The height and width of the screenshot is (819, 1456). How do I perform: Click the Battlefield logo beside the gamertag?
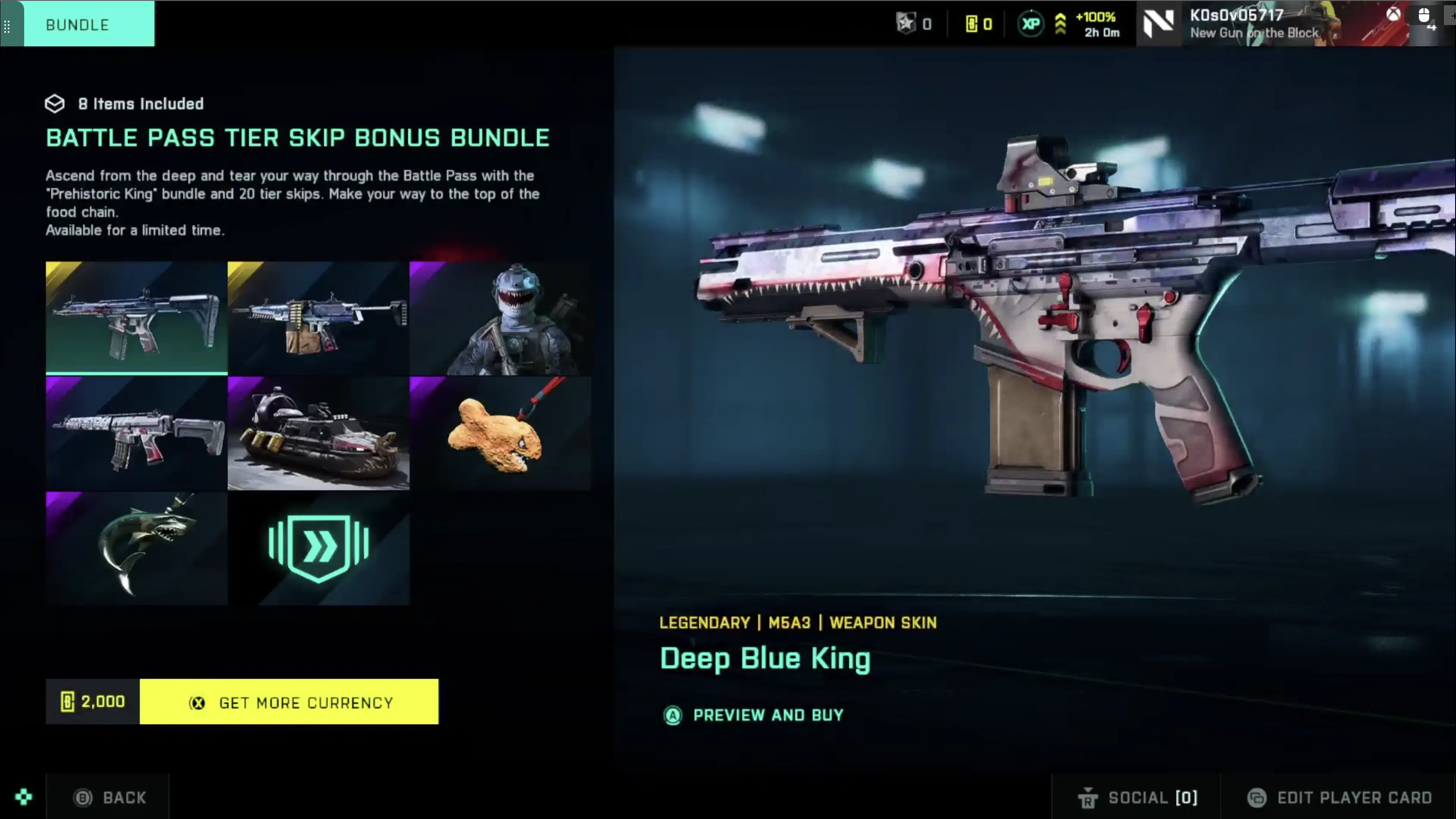(1159, 23)
